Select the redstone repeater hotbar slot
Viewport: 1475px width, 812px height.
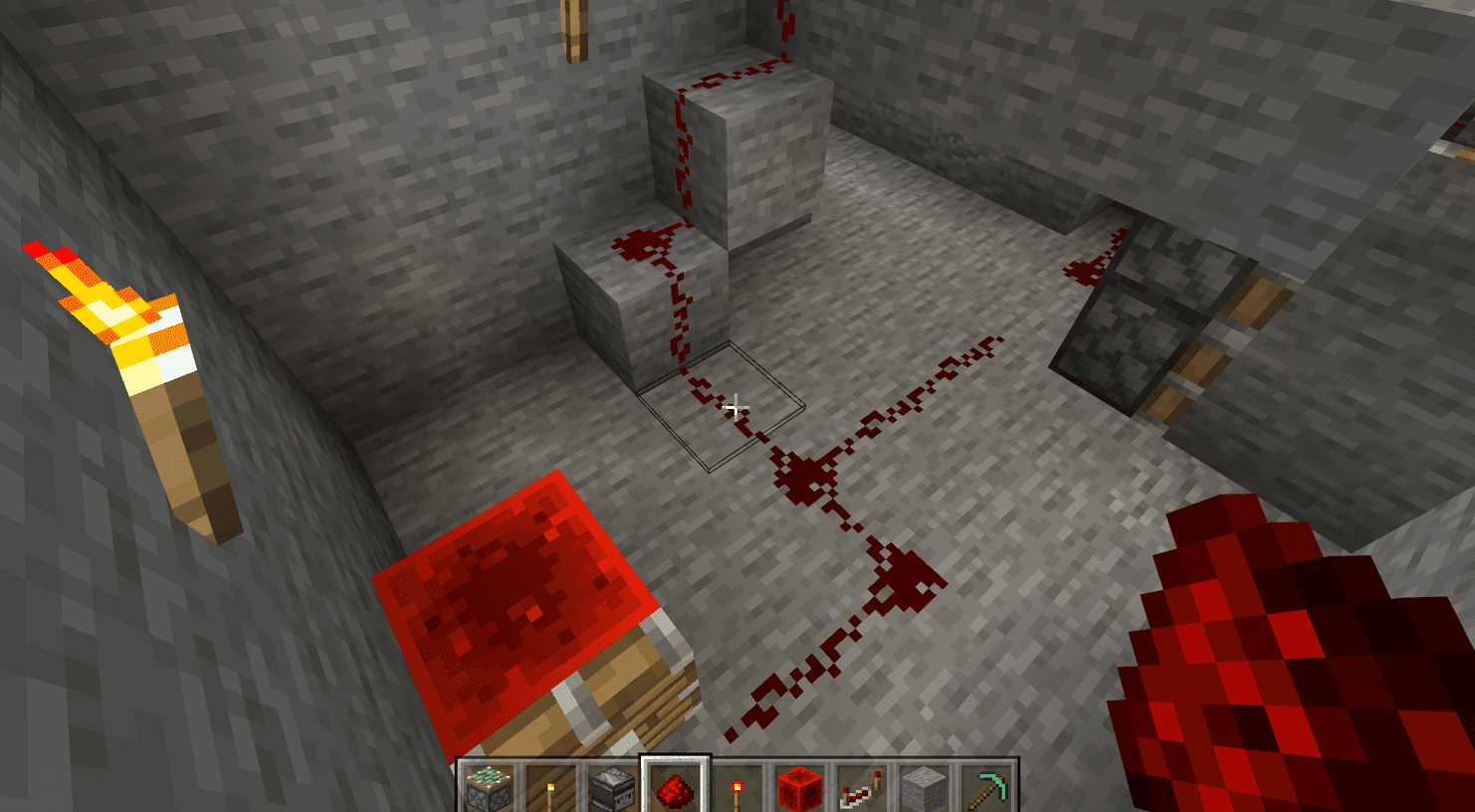861,788
